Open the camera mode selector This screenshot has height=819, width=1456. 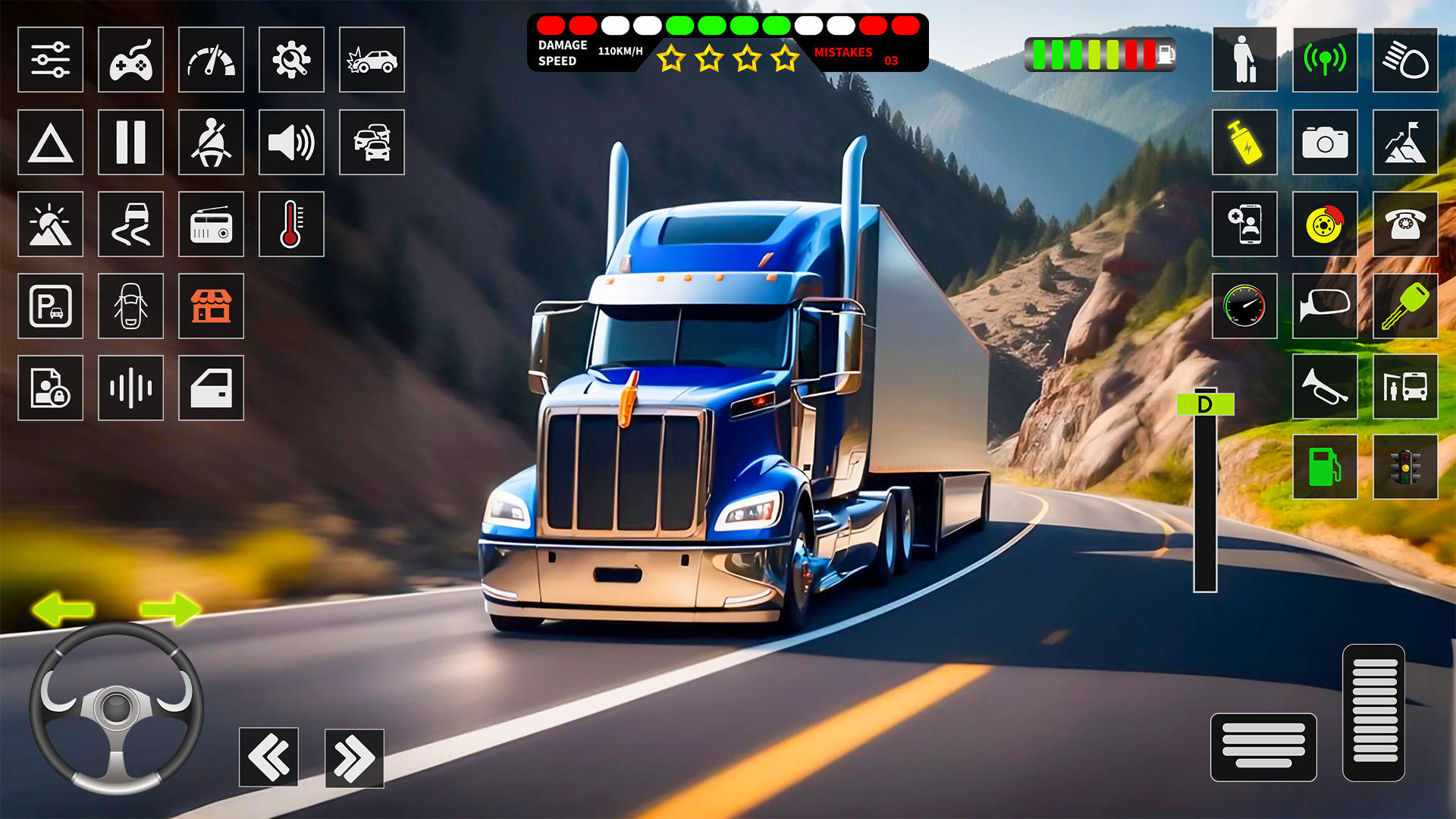[1325, 143]
